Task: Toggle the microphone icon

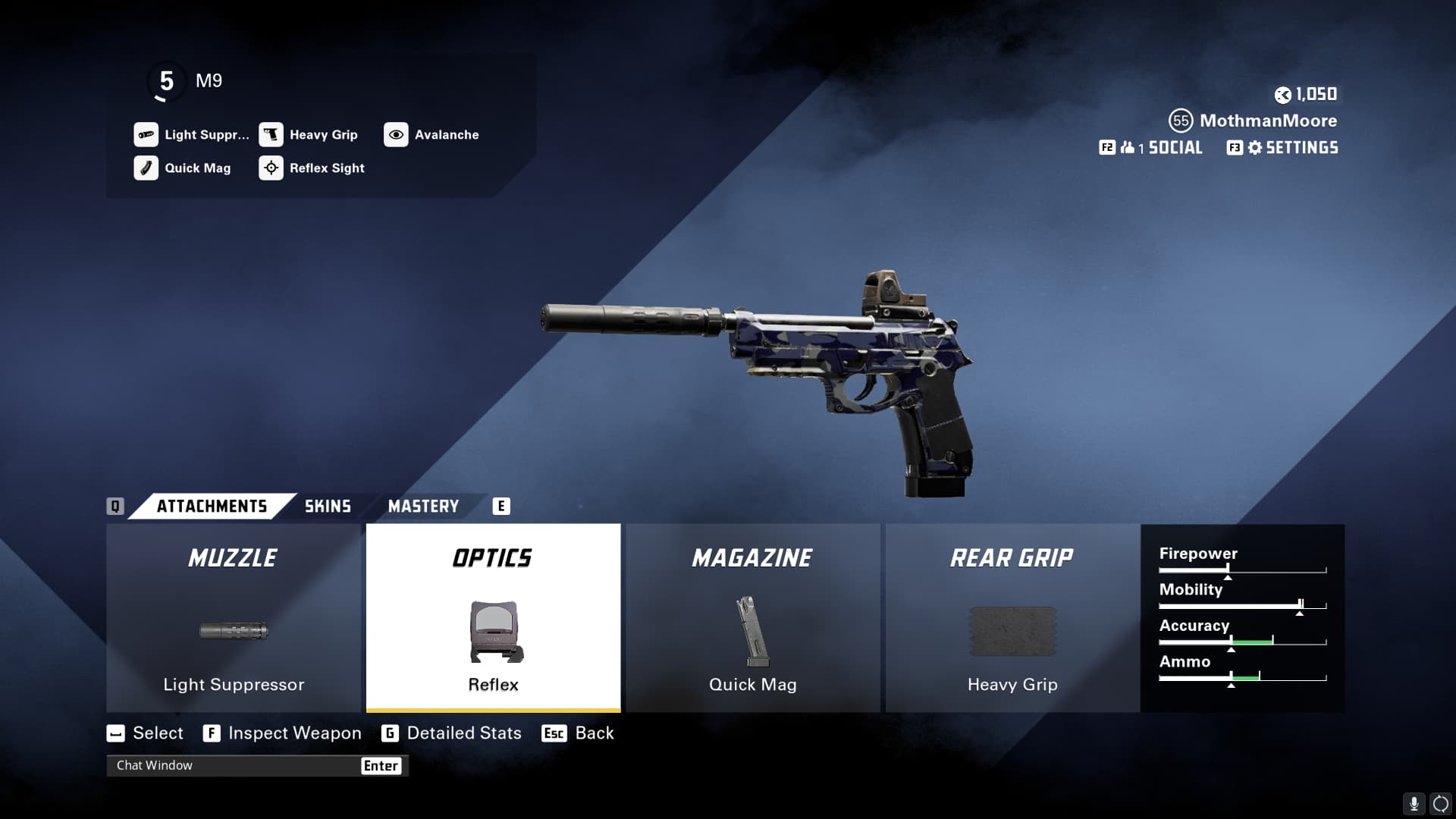Action: coord(1414,803)
